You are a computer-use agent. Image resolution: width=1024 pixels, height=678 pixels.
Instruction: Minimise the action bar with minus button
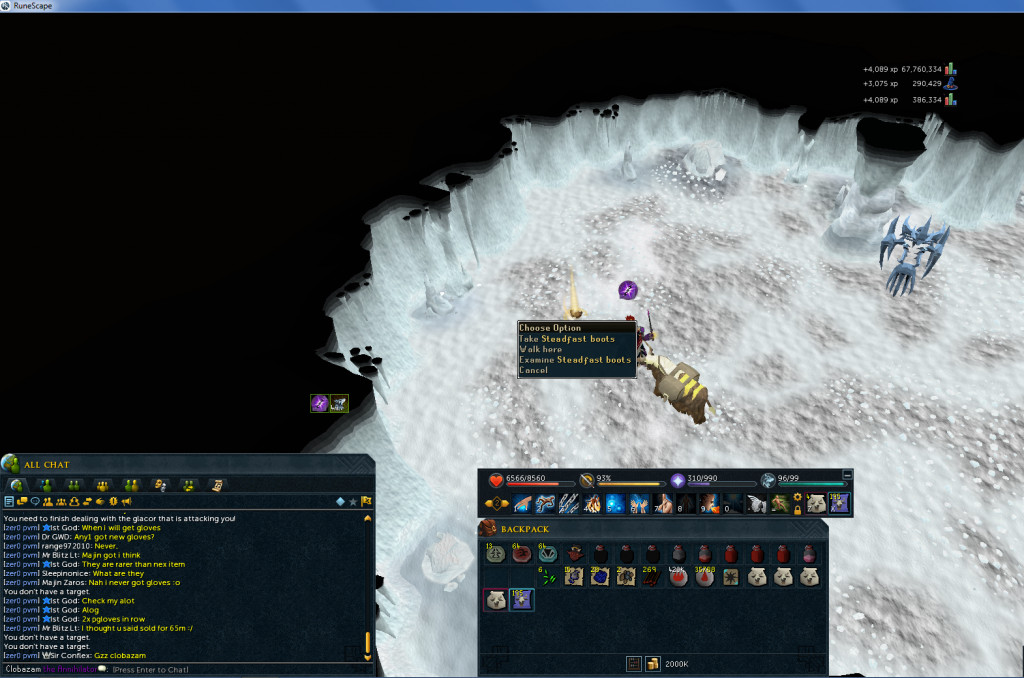[x=848, y=475]
